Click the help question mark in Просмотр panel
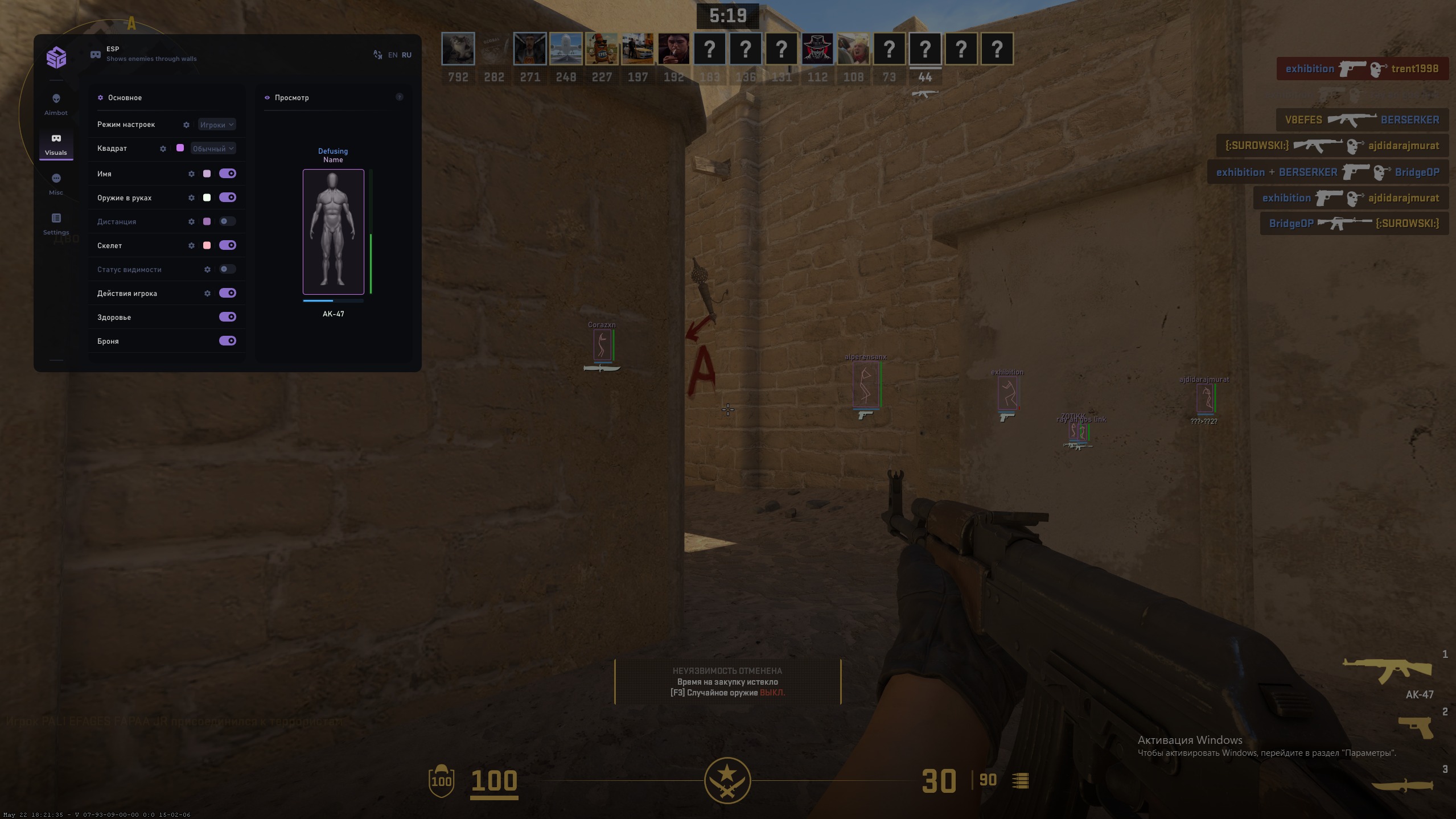Image resolution: width=1456 pixels, height=819 pixels. [399, 97]
